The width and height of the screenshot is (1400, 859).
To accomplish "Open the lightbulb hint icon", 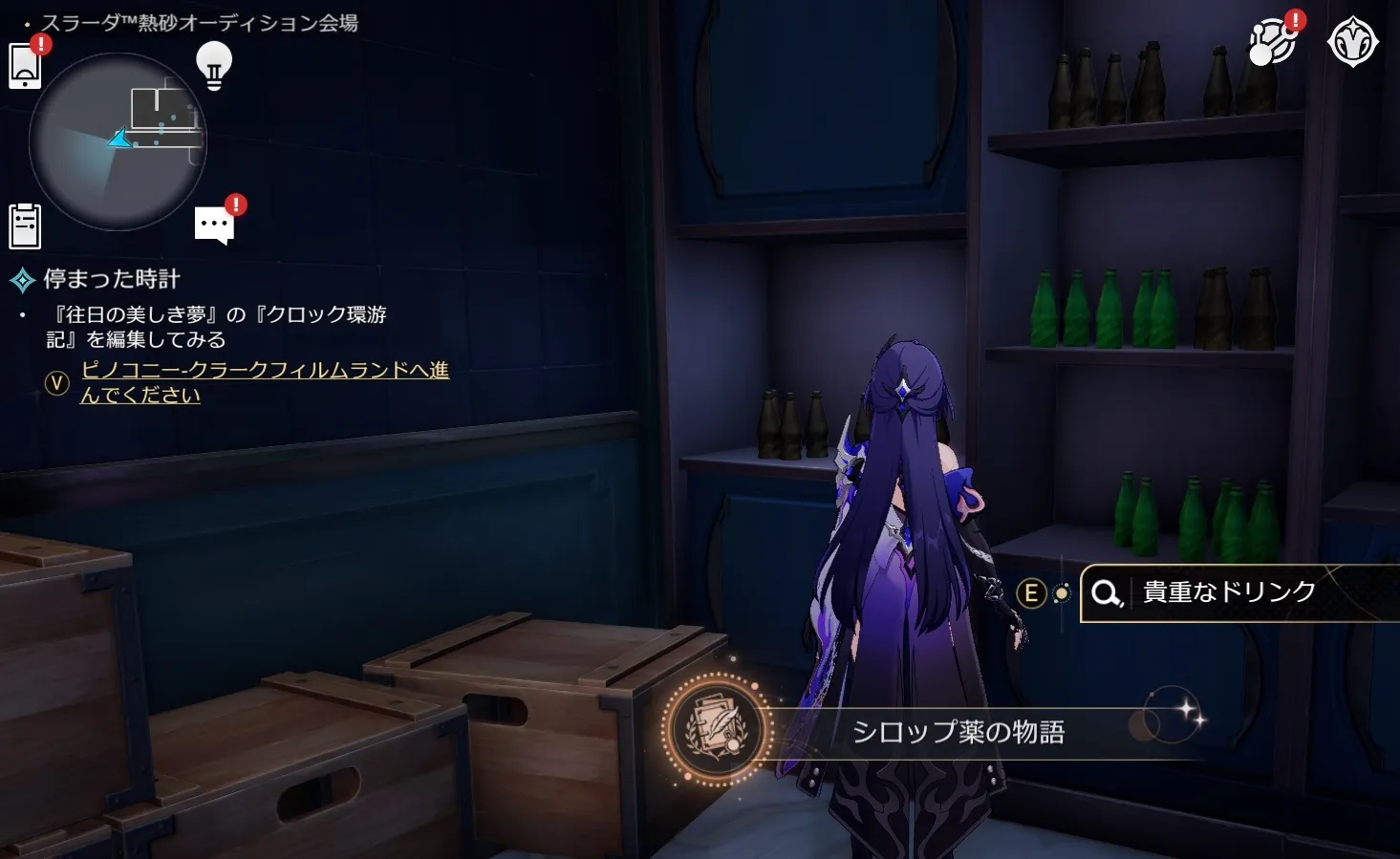I will click(214, 65).
